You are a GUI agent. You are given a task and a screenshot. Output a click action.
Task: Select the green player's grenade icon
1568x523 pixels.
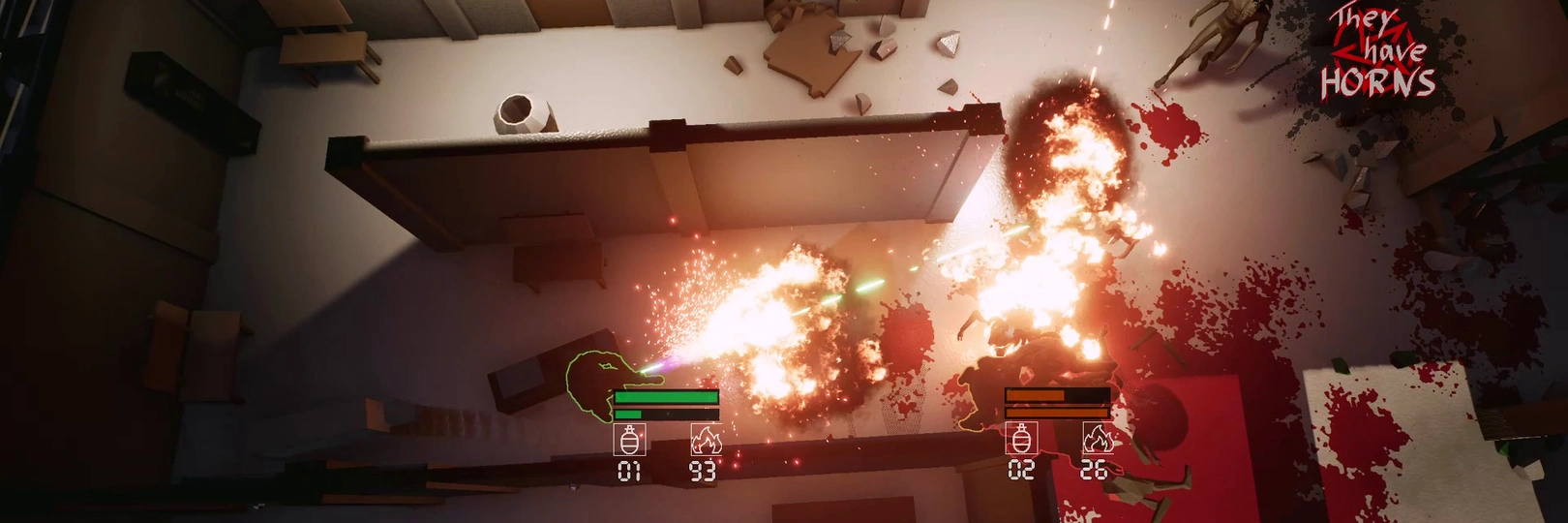coord(629,441)
